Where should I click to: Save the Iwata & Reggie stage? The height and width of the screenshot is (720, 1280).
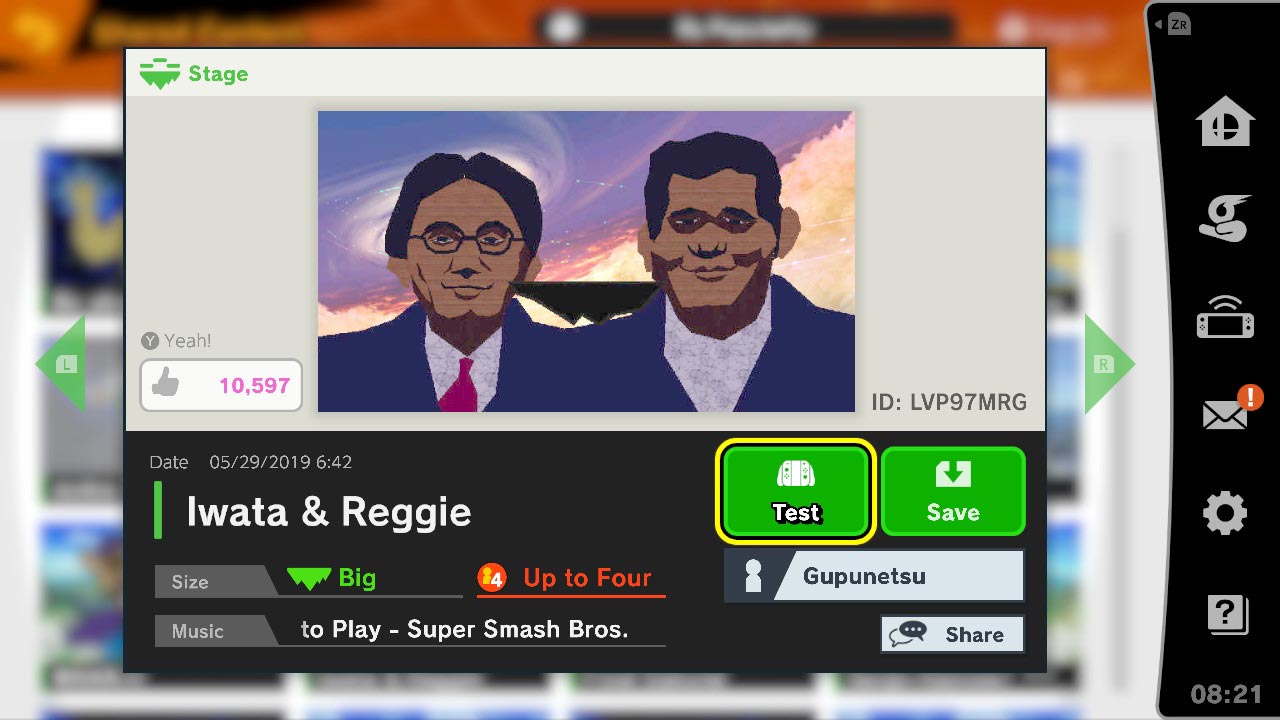pos(952,491)
